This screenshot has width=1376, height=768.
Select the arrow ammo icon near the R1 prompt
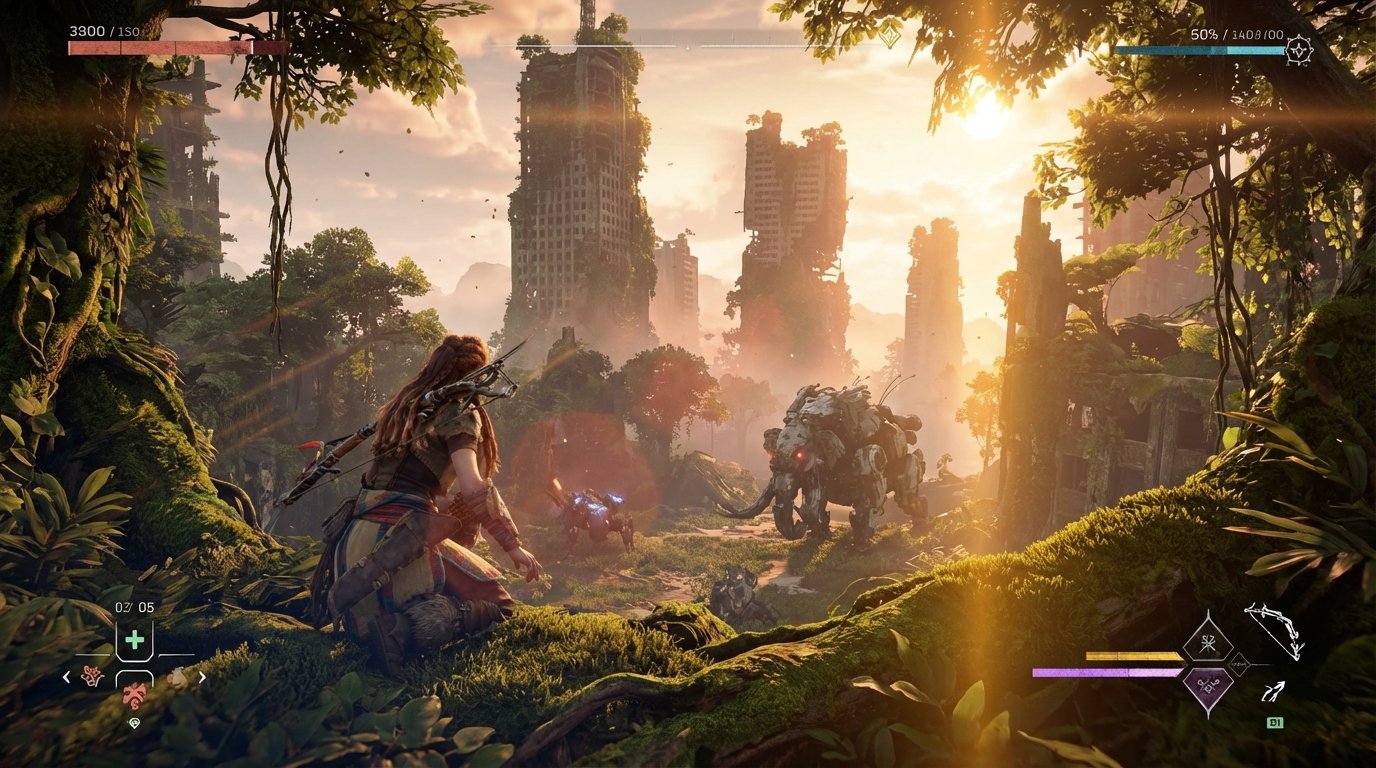pyautogui.click(x=1273, y=690)
